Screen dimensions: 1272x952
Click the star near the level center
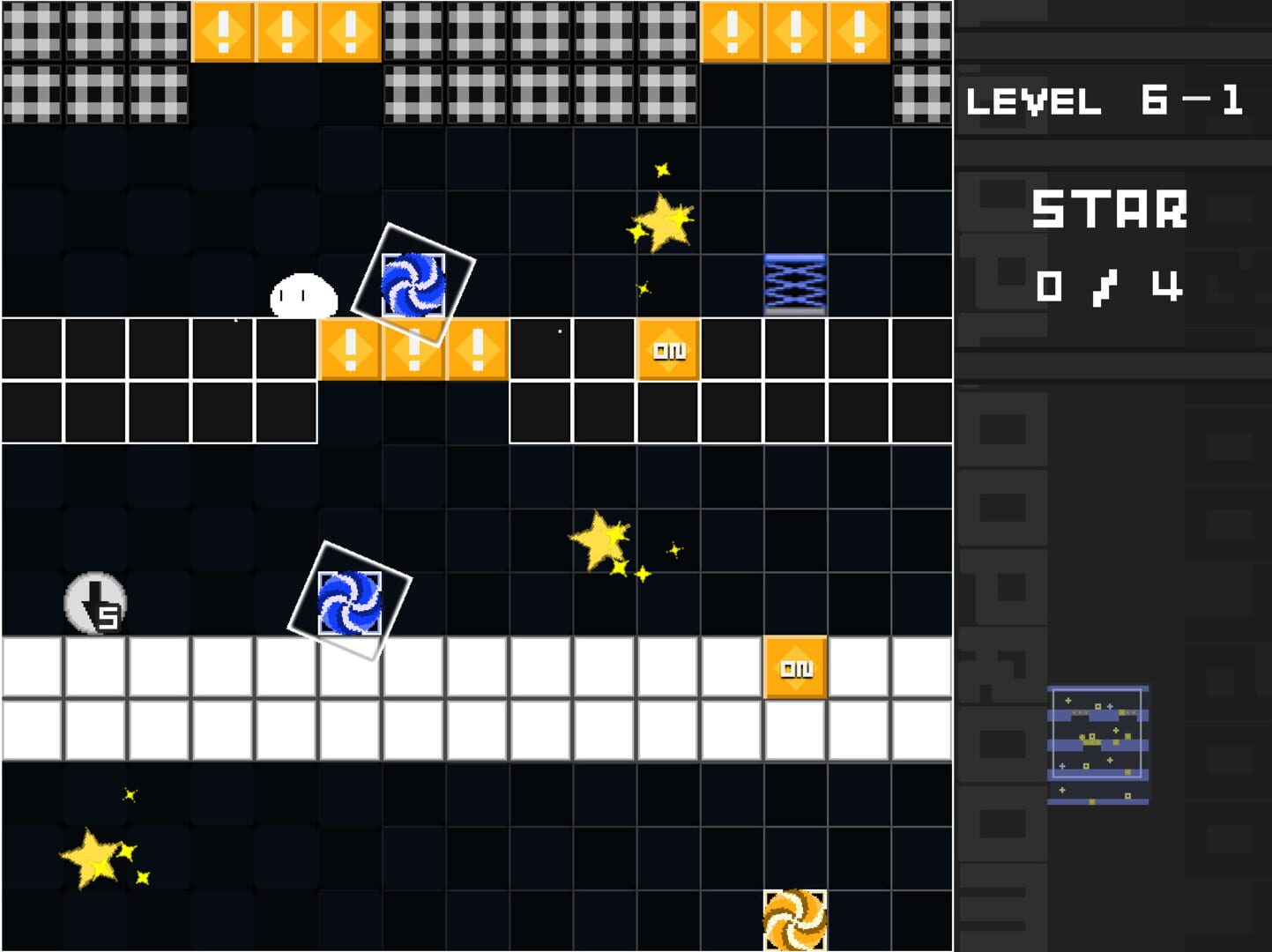point(602,540)
